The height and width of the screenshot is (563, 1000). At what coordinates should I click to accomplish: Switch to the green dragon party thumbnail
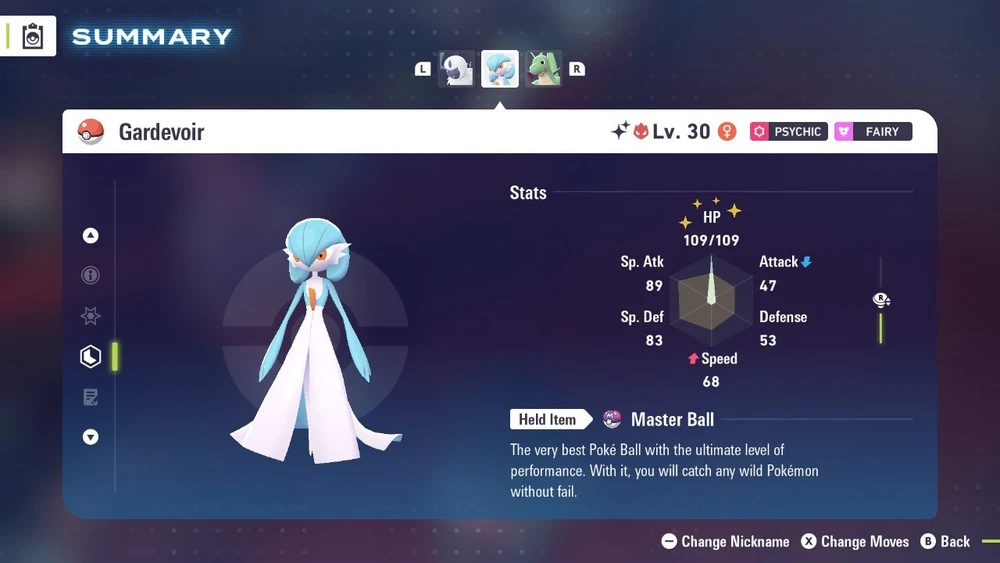point(544,69)
